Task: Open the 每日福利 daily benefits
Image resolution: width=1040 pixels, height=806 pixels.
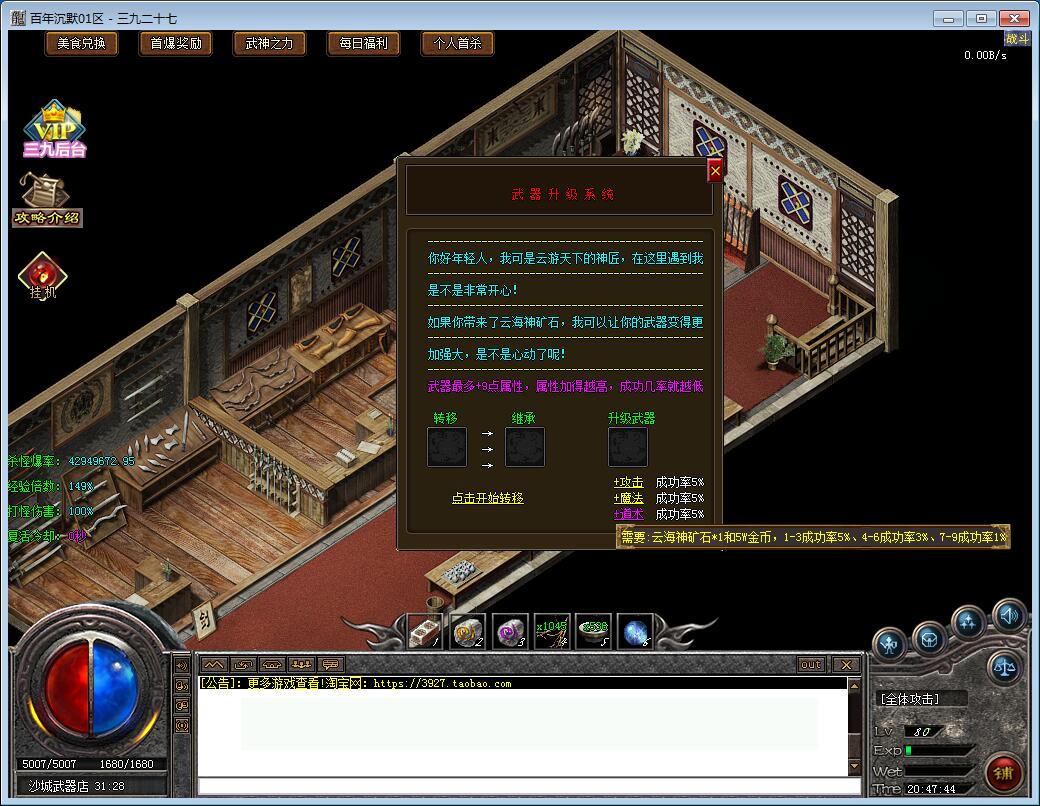Action: (363, 43)
